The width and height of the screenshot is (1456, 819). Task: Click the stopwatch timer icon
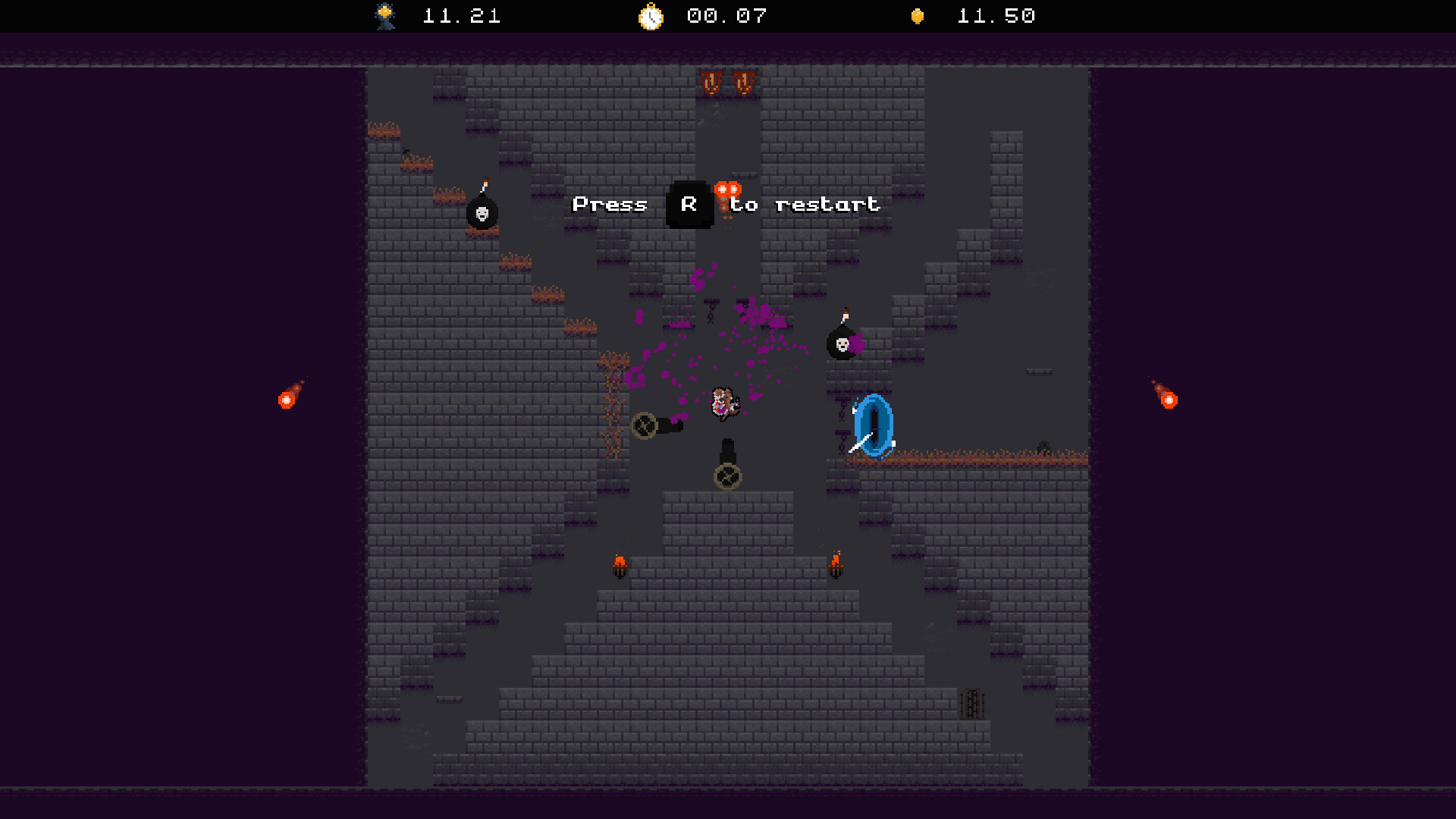[x=651, y=16]
